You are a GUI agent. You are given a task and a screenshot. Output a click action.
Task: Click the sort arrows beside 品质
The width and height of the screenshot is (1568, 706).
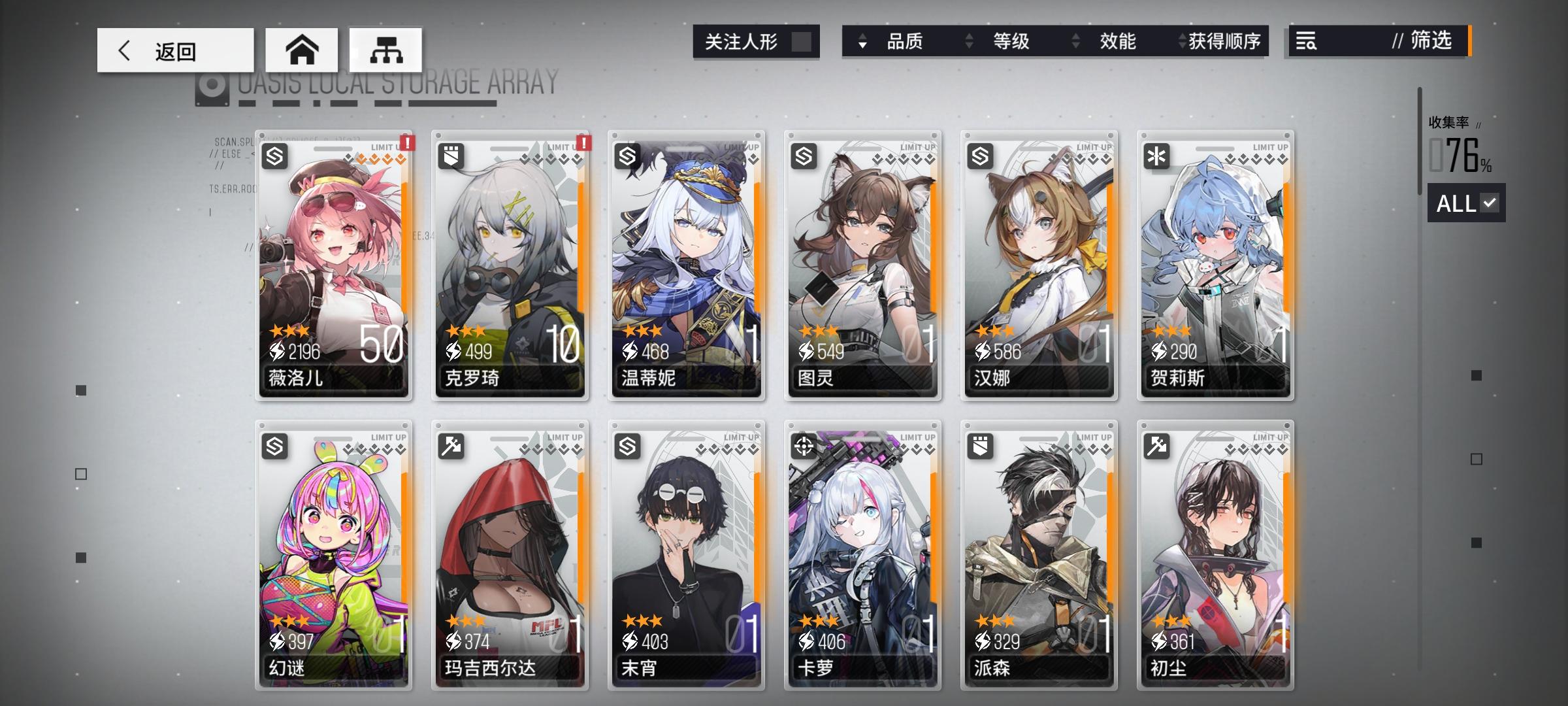864,42
